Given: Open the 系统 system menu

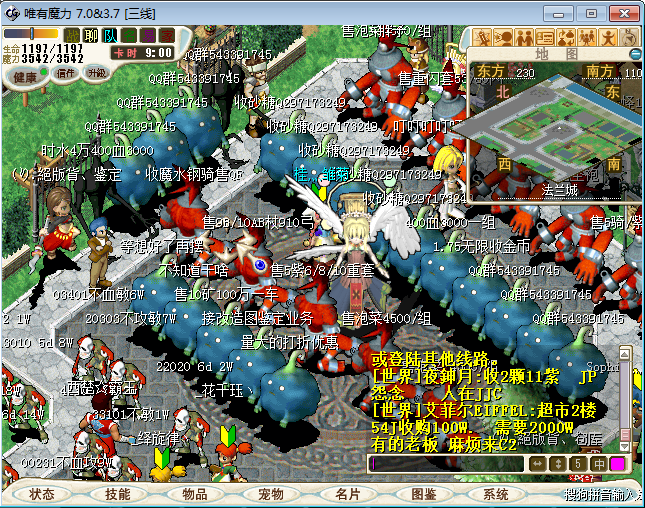Looking at the screenshot, I should pos(496,494).
